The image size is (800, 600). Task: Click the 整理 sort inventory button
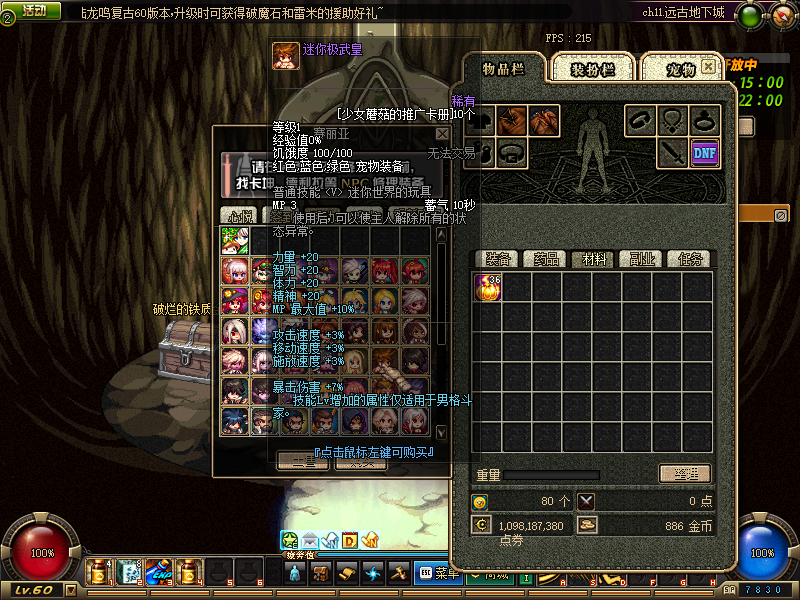(x=684, y=474)
